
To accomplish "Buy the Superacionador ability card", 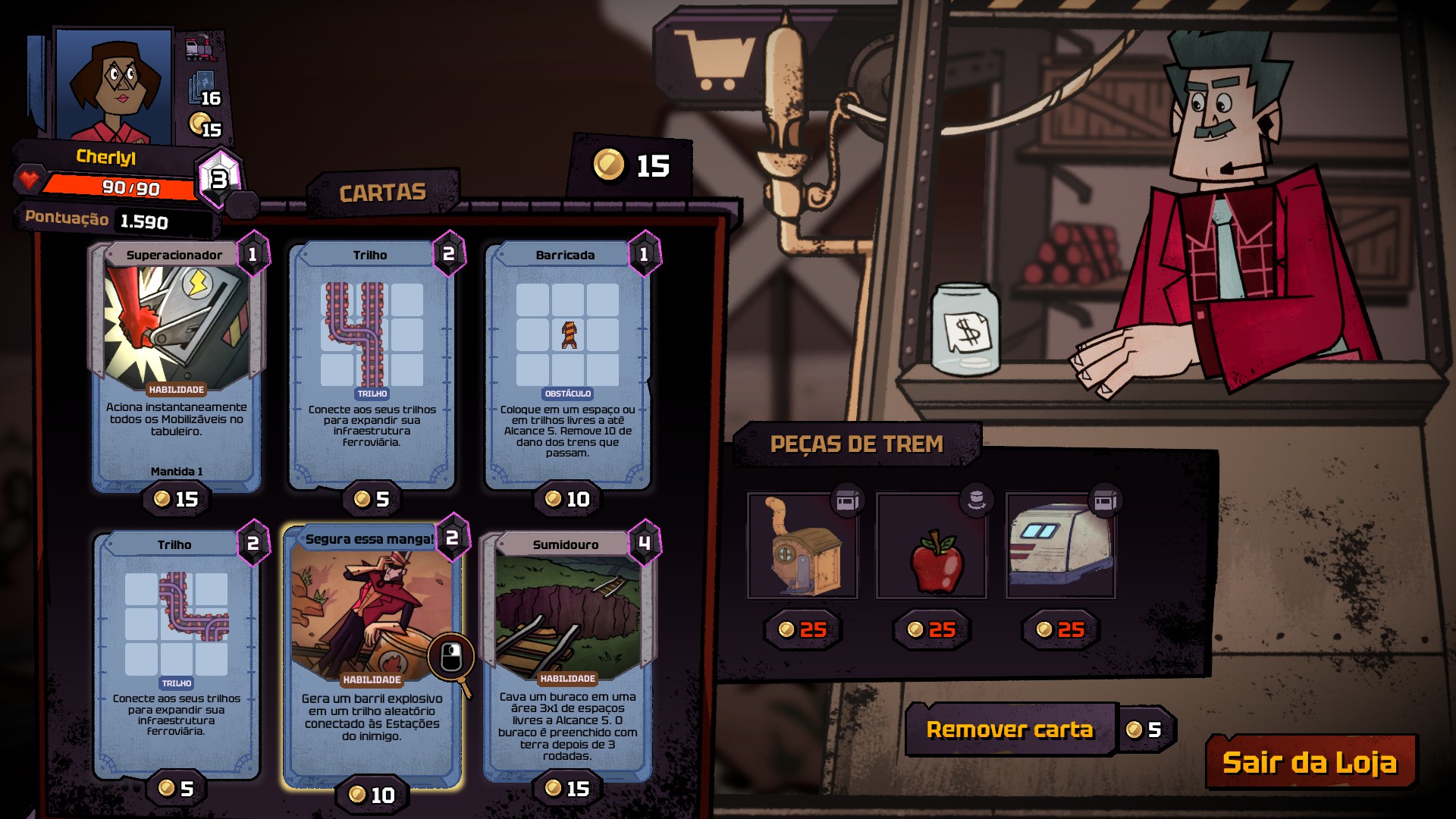I will pos(176,364).
